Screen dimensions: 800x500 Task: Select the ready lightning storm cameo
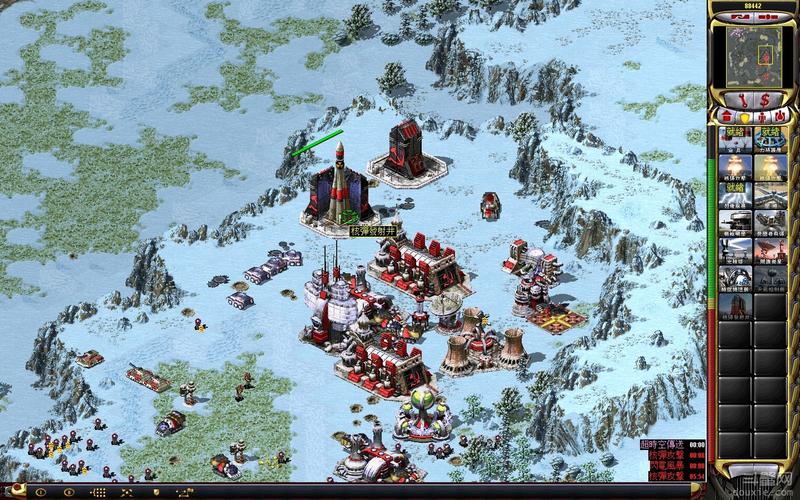[735, 193]
